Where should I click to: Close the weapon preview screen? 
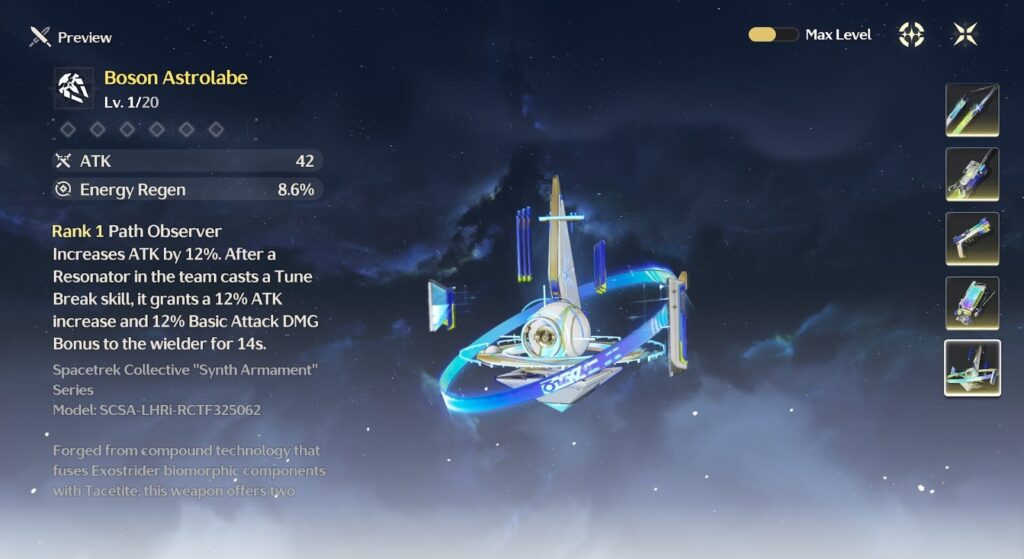click(x=965, y=34)
